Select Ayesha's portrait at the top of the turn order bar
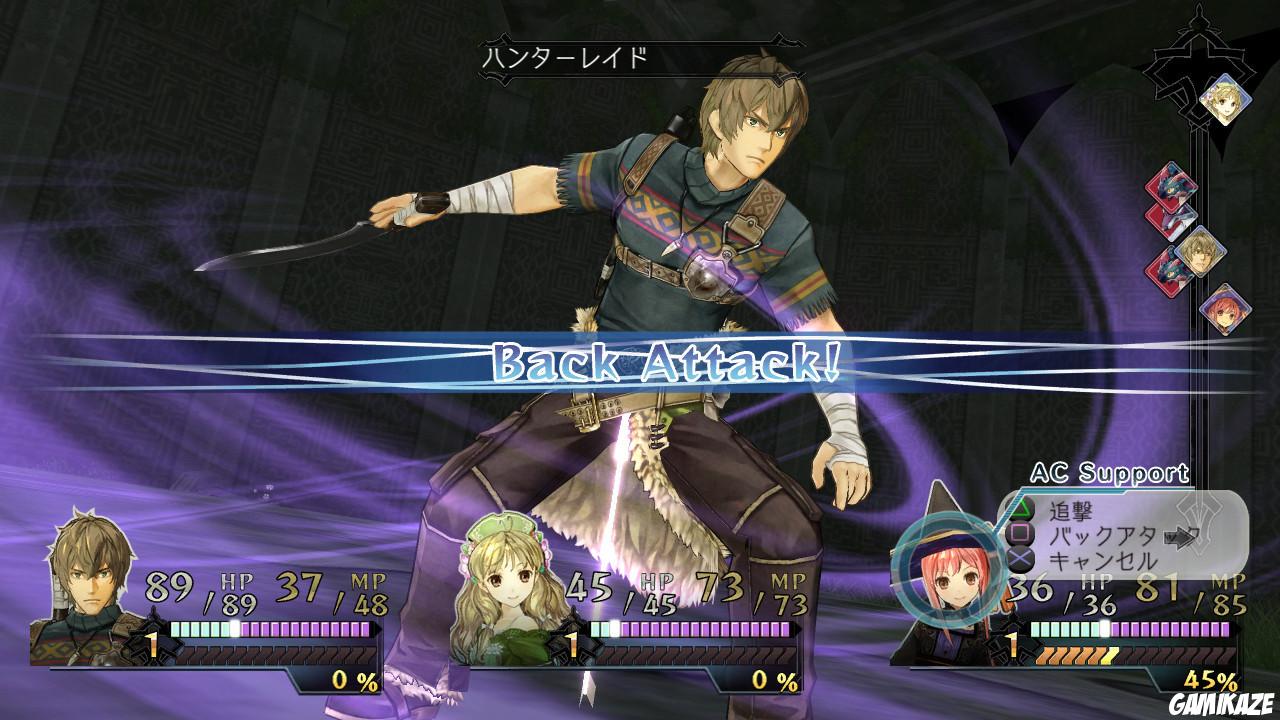 click(x=1228, y=105)
